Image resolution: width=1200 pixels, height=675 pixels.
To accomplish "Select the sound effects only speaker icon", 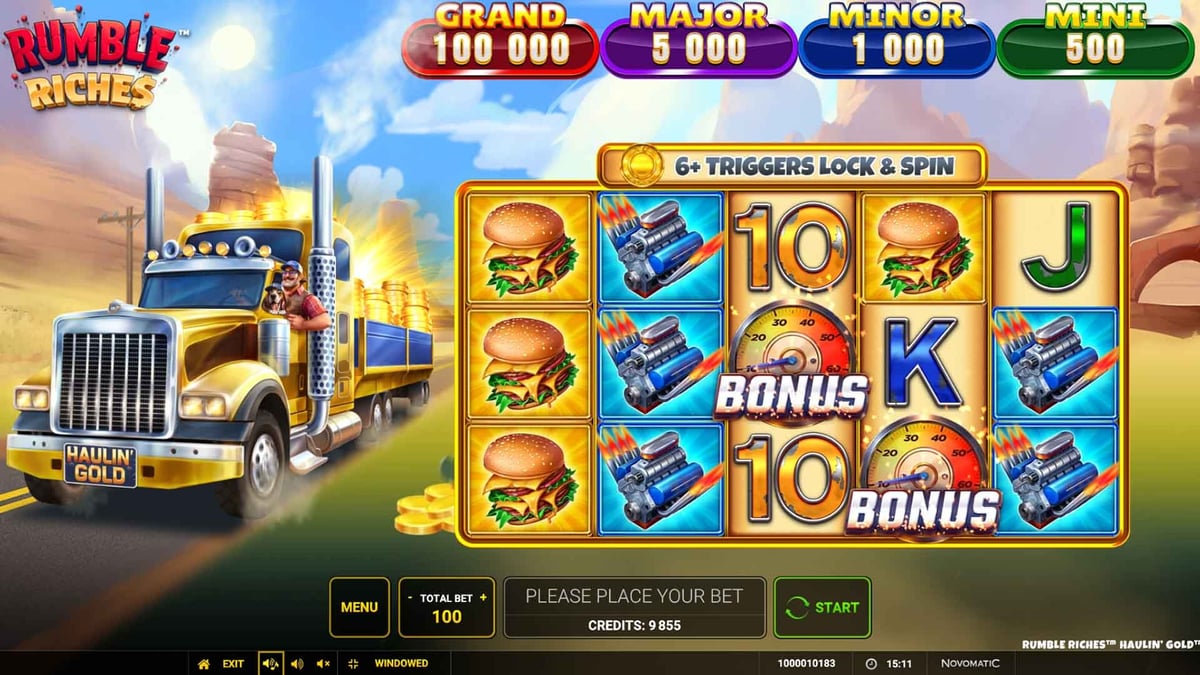I will [x=296, y=663].
